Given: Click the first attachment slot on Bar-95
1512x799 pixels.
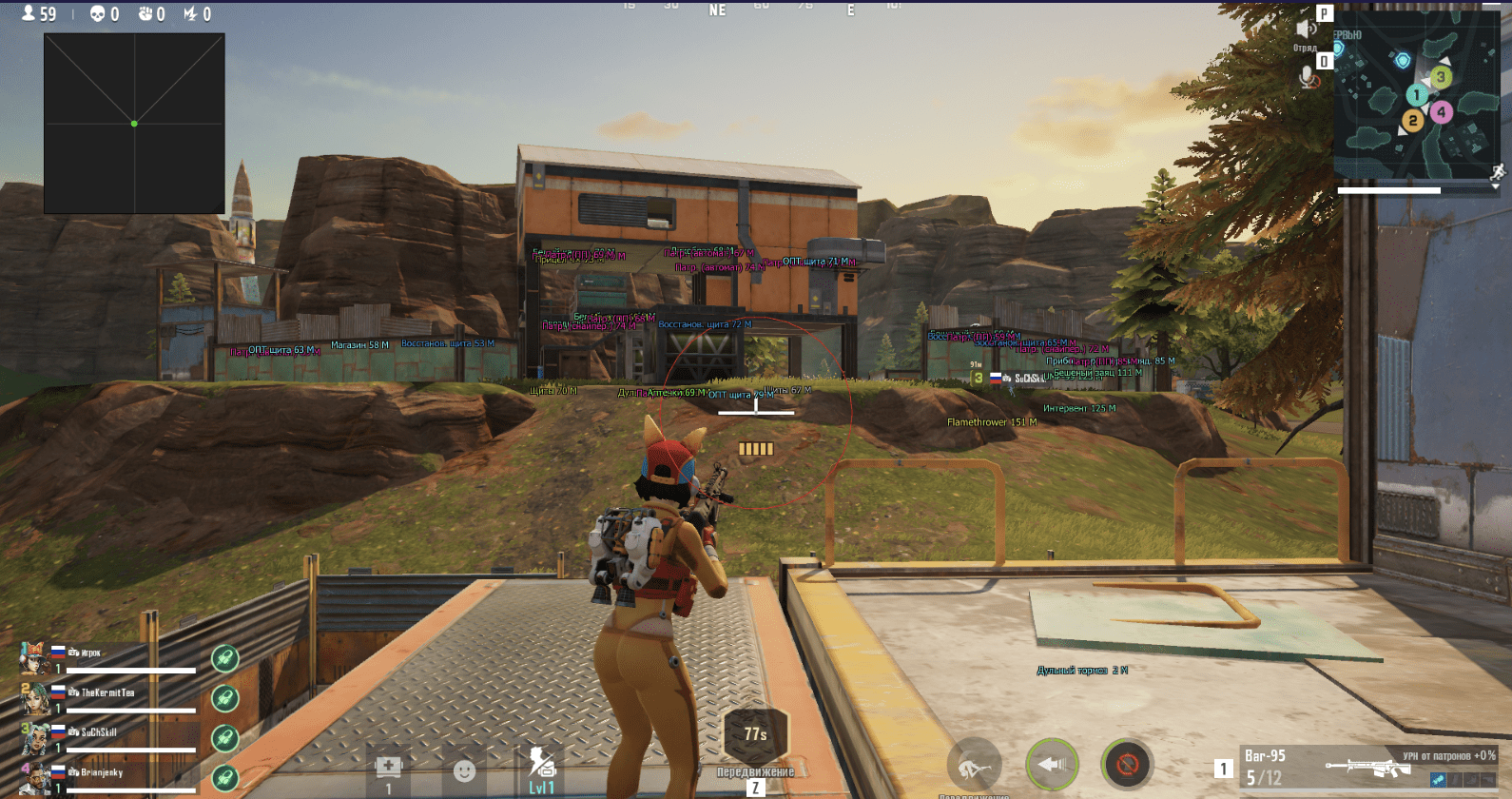Looking at the screenshot, I should coord(1439,780).
